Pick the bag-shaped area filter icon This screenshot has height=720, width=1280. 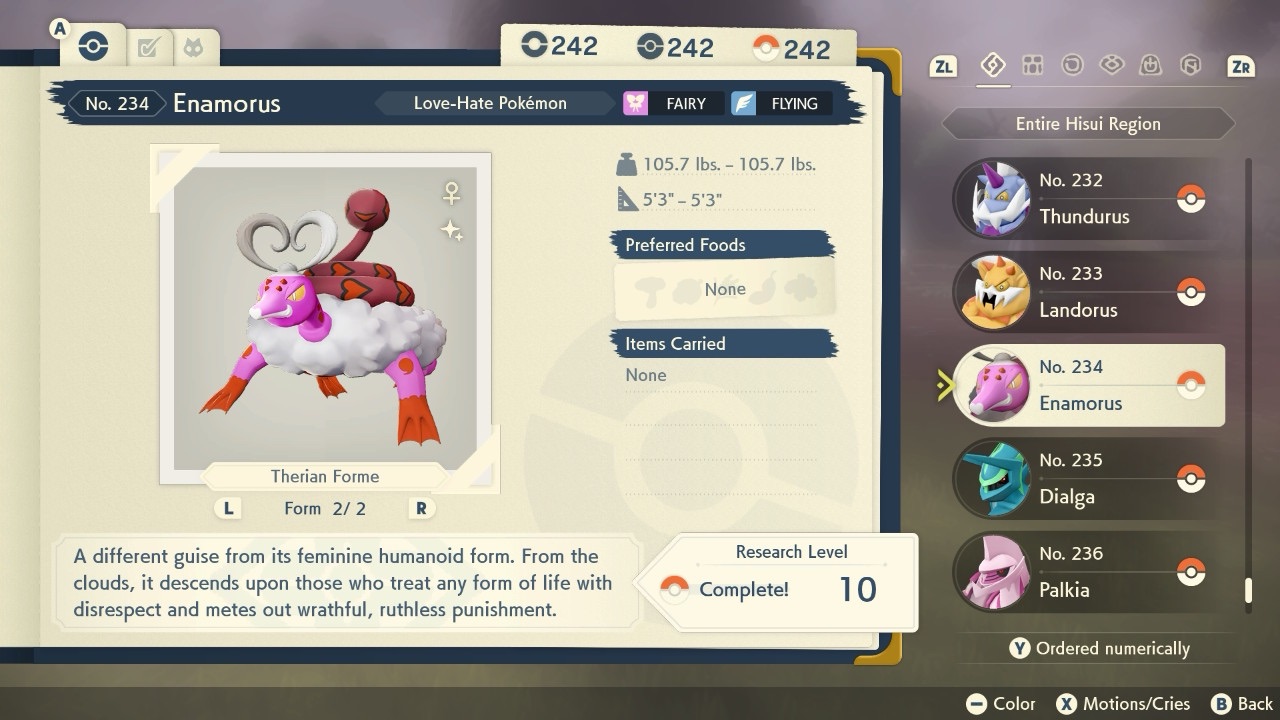tap(1151, 66)
